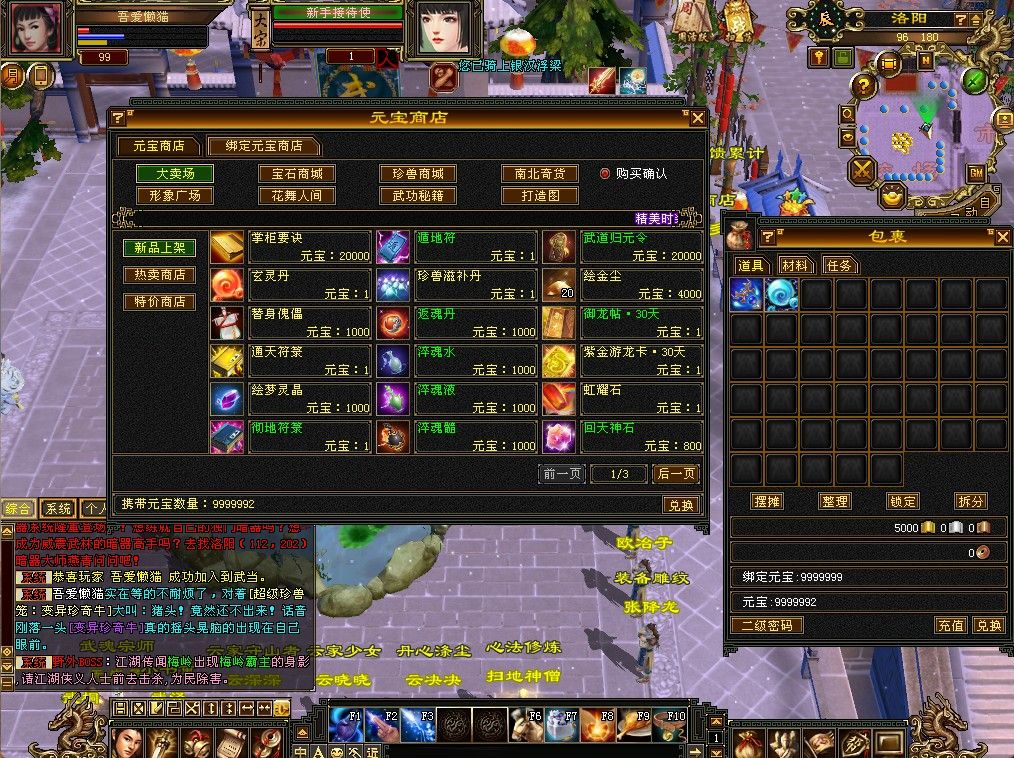
Task: Pick the 回天神石 shop item
Action: [622, 436]
